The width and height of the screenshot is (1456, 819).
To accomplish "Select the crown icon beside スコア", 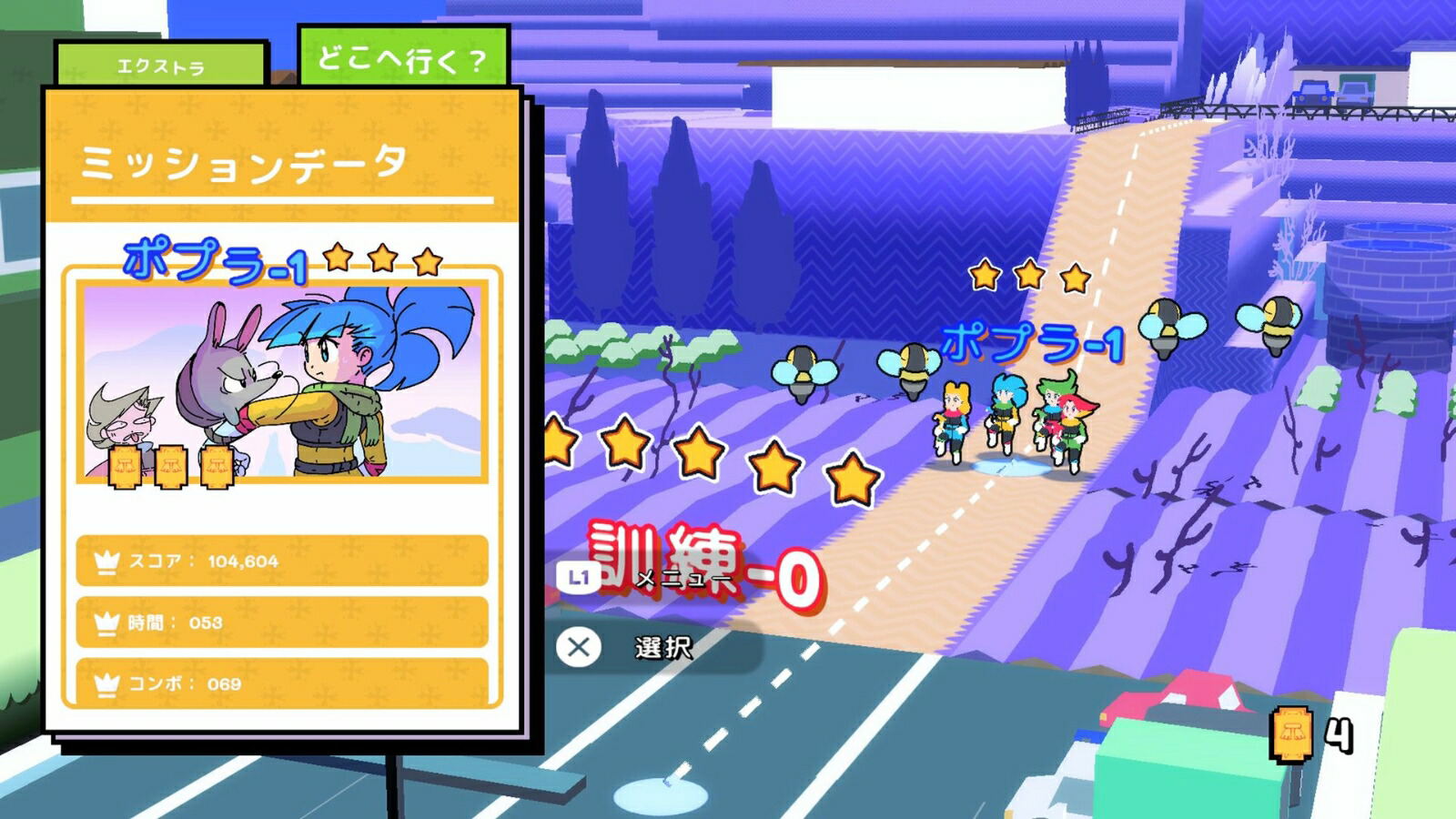I will click(x=106, y=562).
